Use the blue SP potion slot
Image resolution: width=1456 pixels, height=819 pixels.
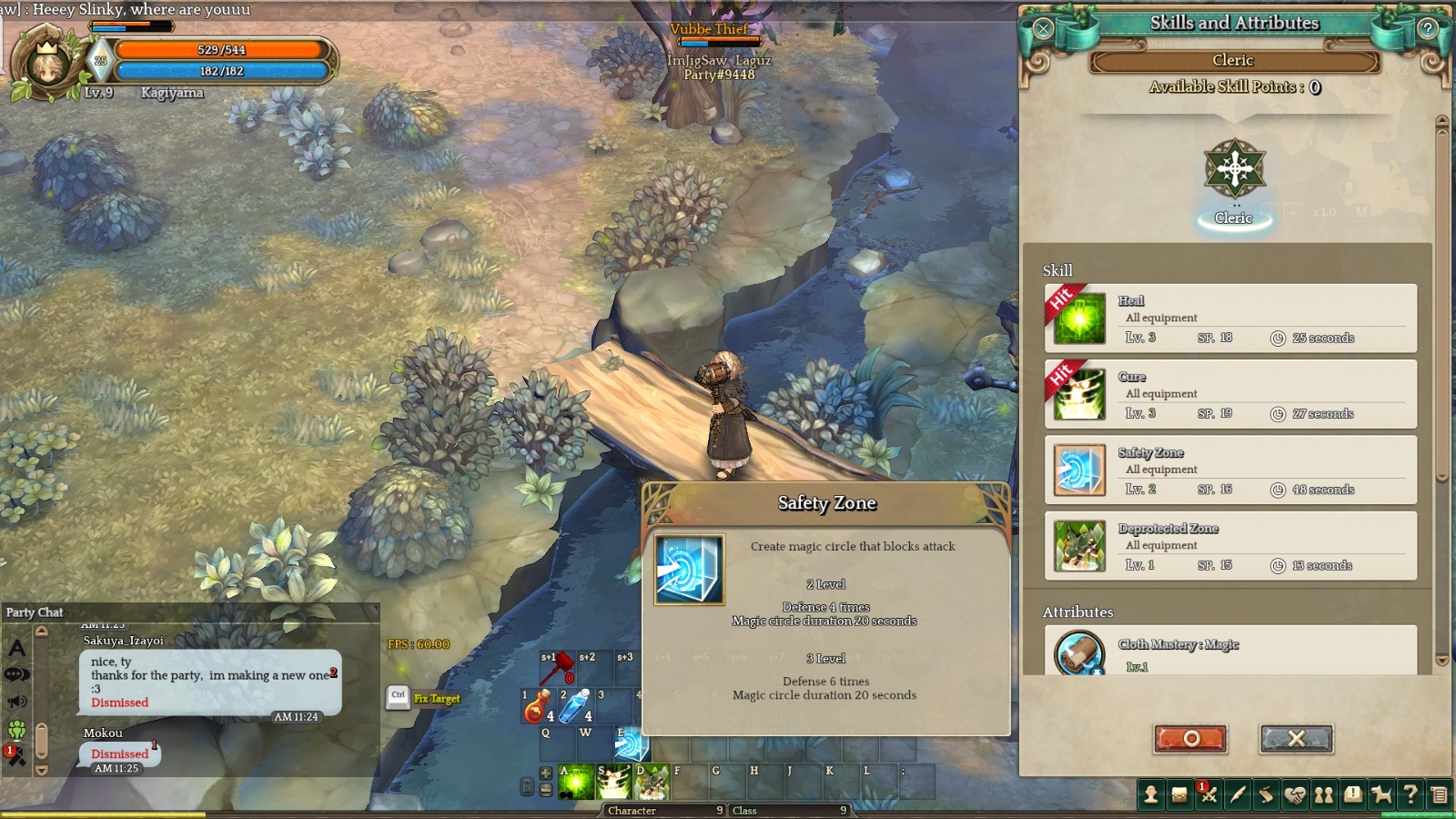tap(575, 707)
